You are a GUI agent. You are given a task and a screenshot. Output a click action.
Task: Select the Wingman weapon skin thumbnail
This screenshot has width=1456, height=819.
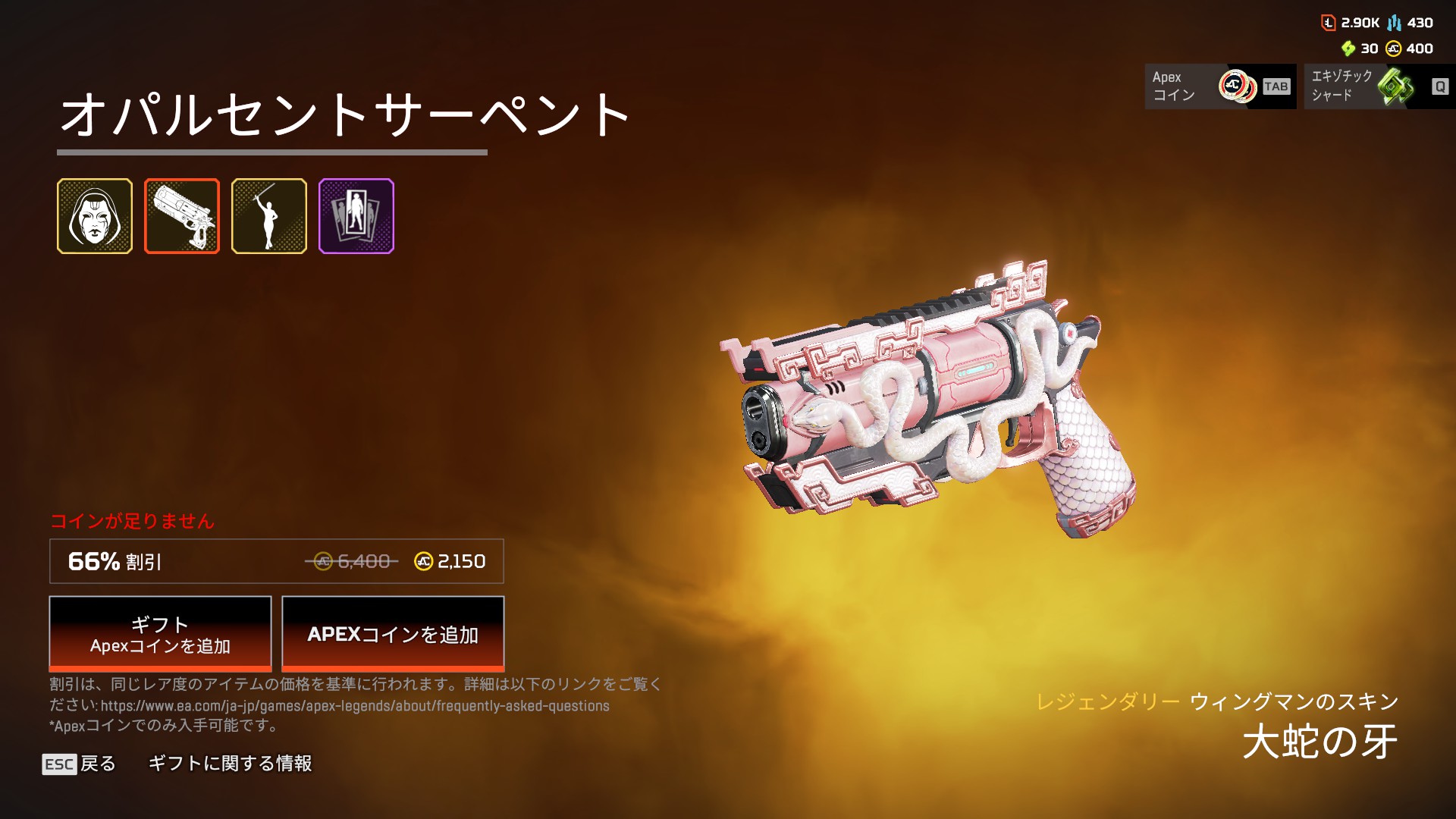[182, 216]
